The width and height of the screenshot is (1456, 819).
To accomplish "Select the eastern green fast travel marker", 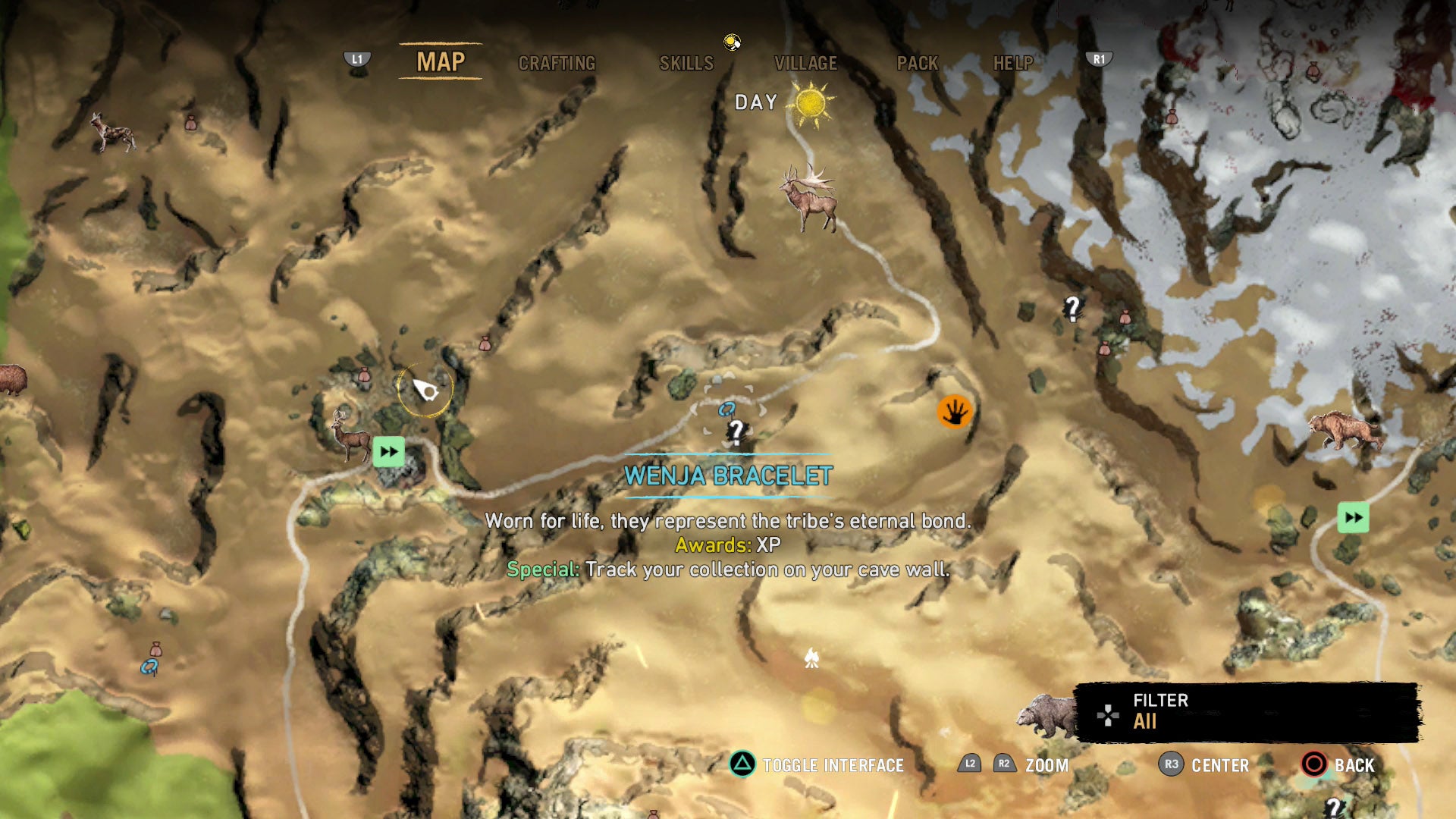I will click(1353, 519).
